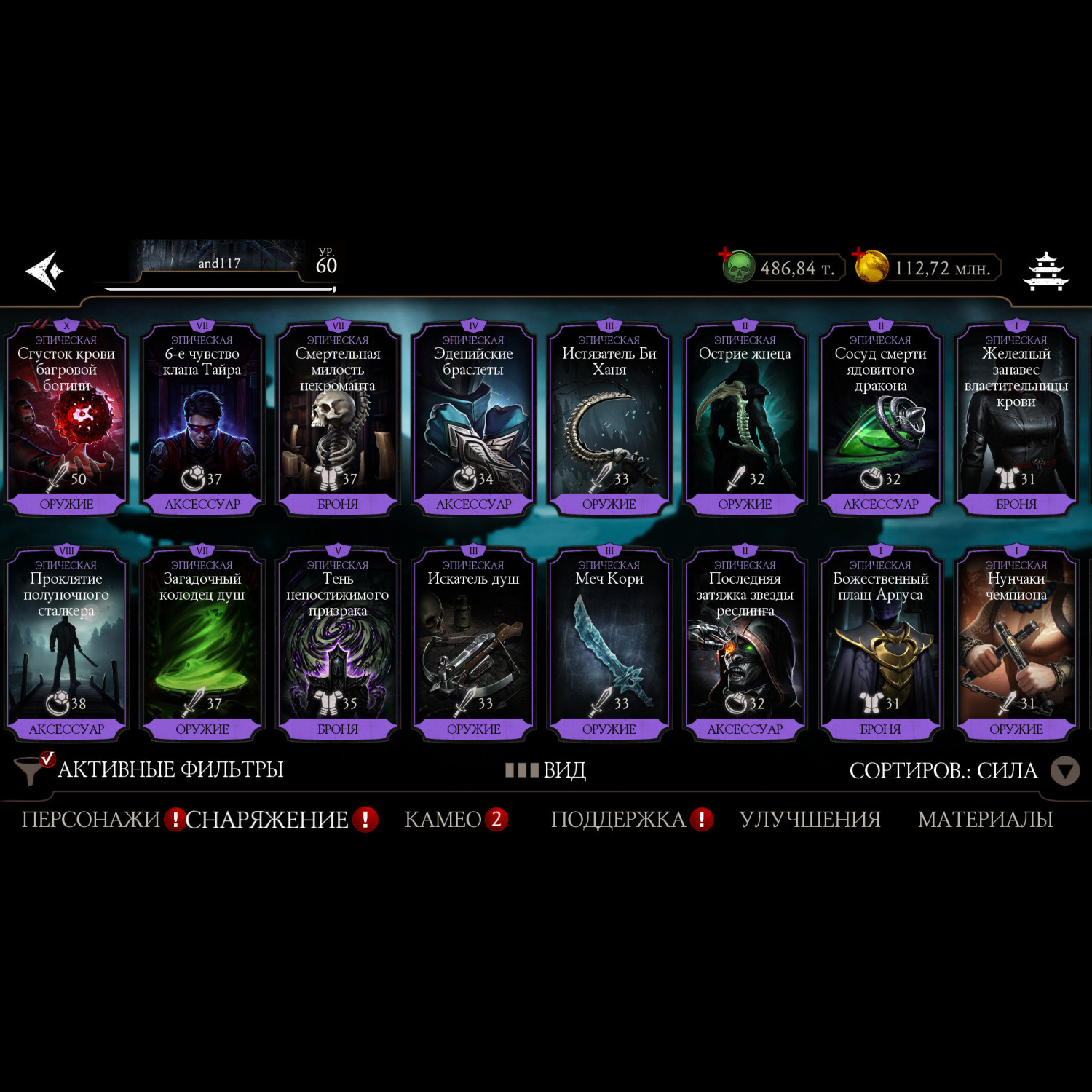This screenshot has width=1092, height=1092.
Task: Change the card layout with Вид
Action: tap(547, 770)
